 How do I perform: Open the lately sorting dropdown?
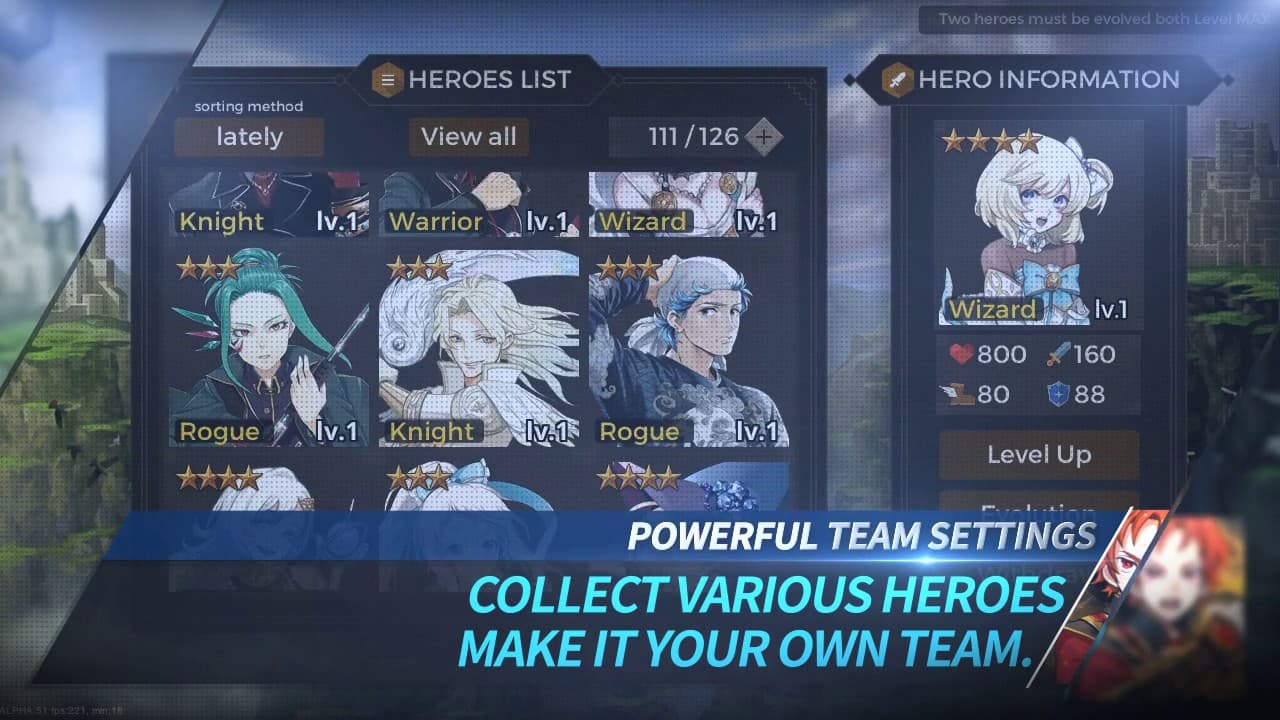(247, 137)
